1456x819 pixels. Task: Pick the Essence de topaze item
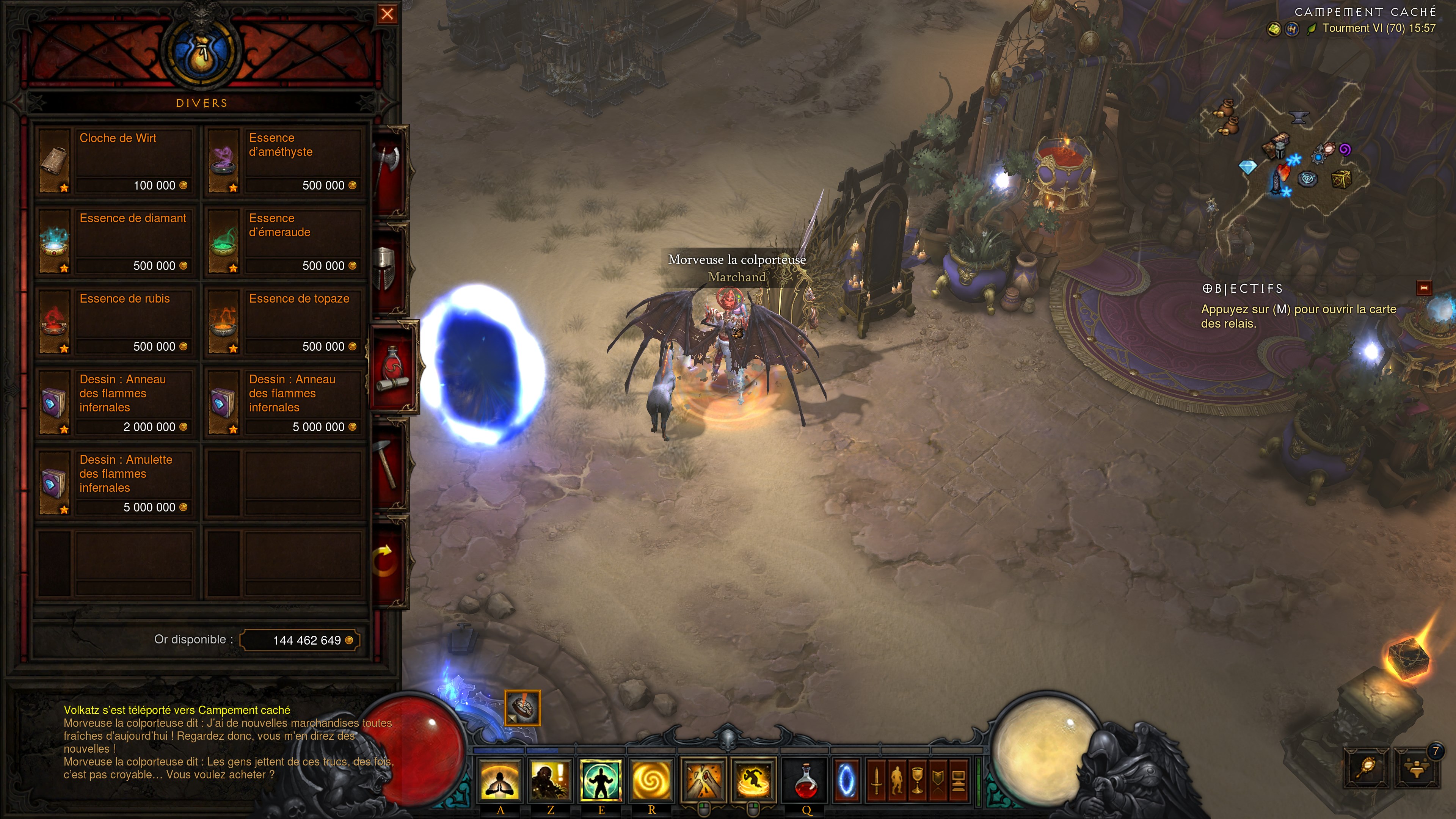[x=286, y=322]
